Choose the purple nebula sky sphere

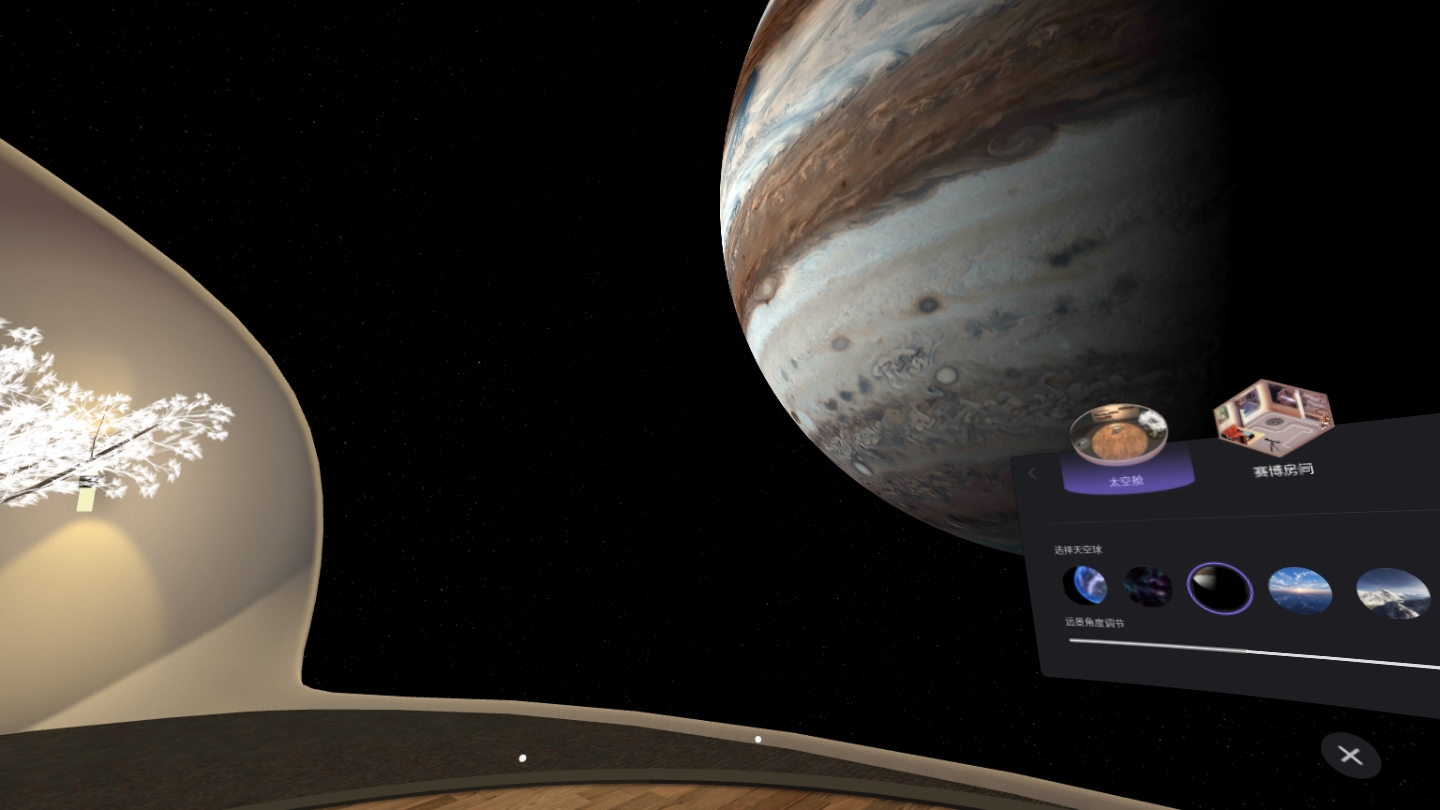click(x=1147, y=587)
